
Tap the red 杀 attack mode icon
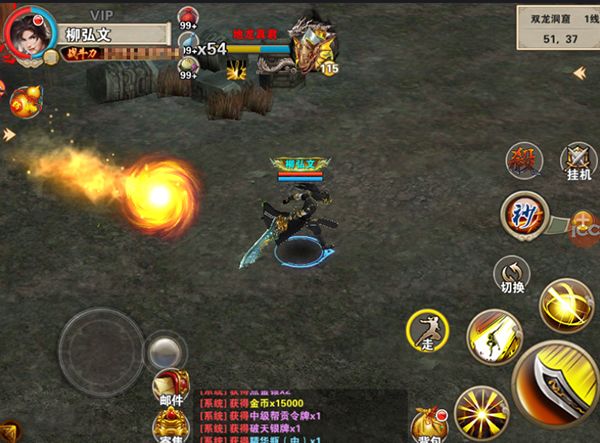[x=524, y=160]
